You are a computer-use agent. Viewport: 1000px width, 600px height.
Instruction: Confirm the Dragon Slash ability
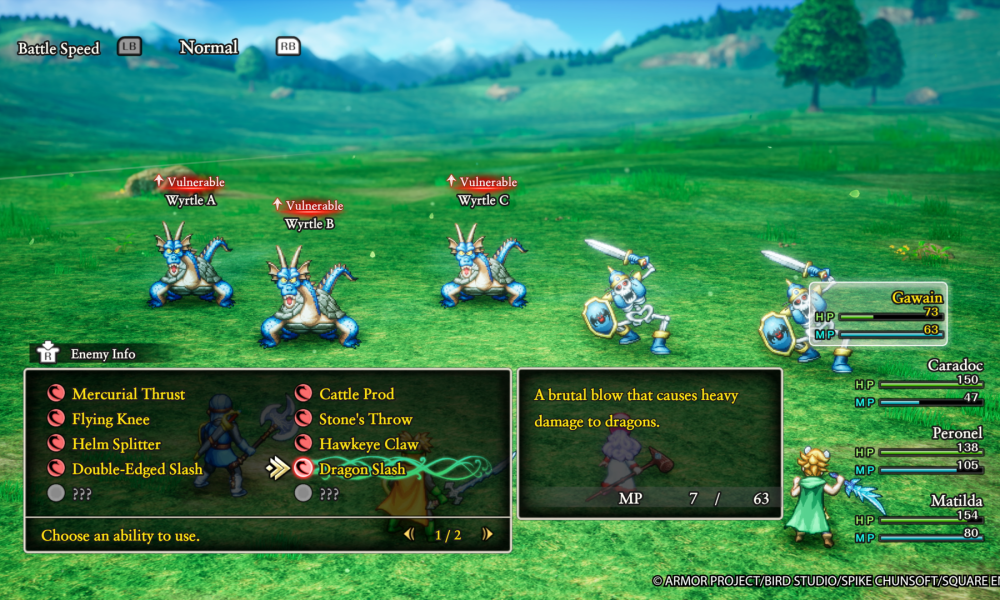coord(362,469)
